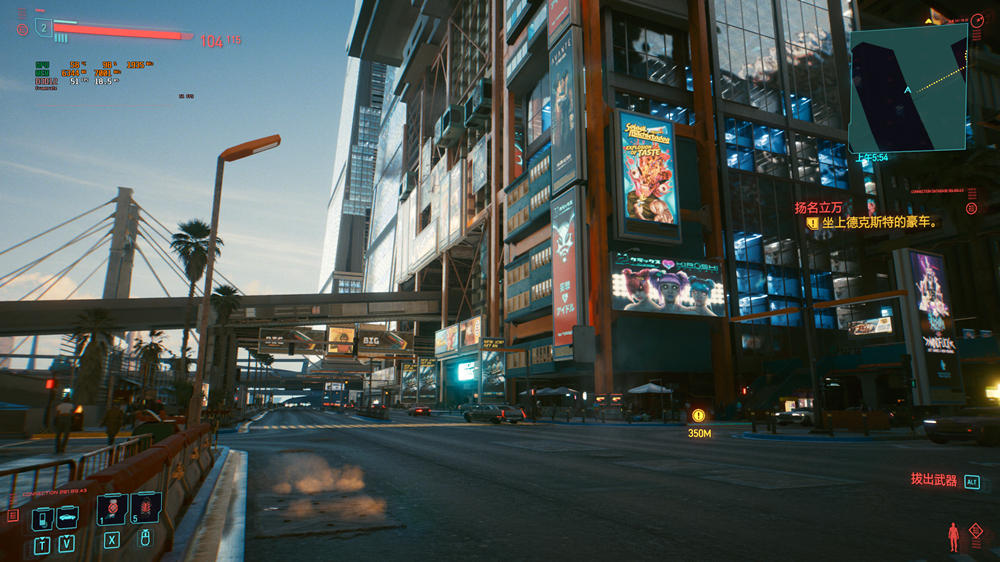1000x562 pixels.
Task: Select the tracked quest objective text
Action: coord(880,223)
